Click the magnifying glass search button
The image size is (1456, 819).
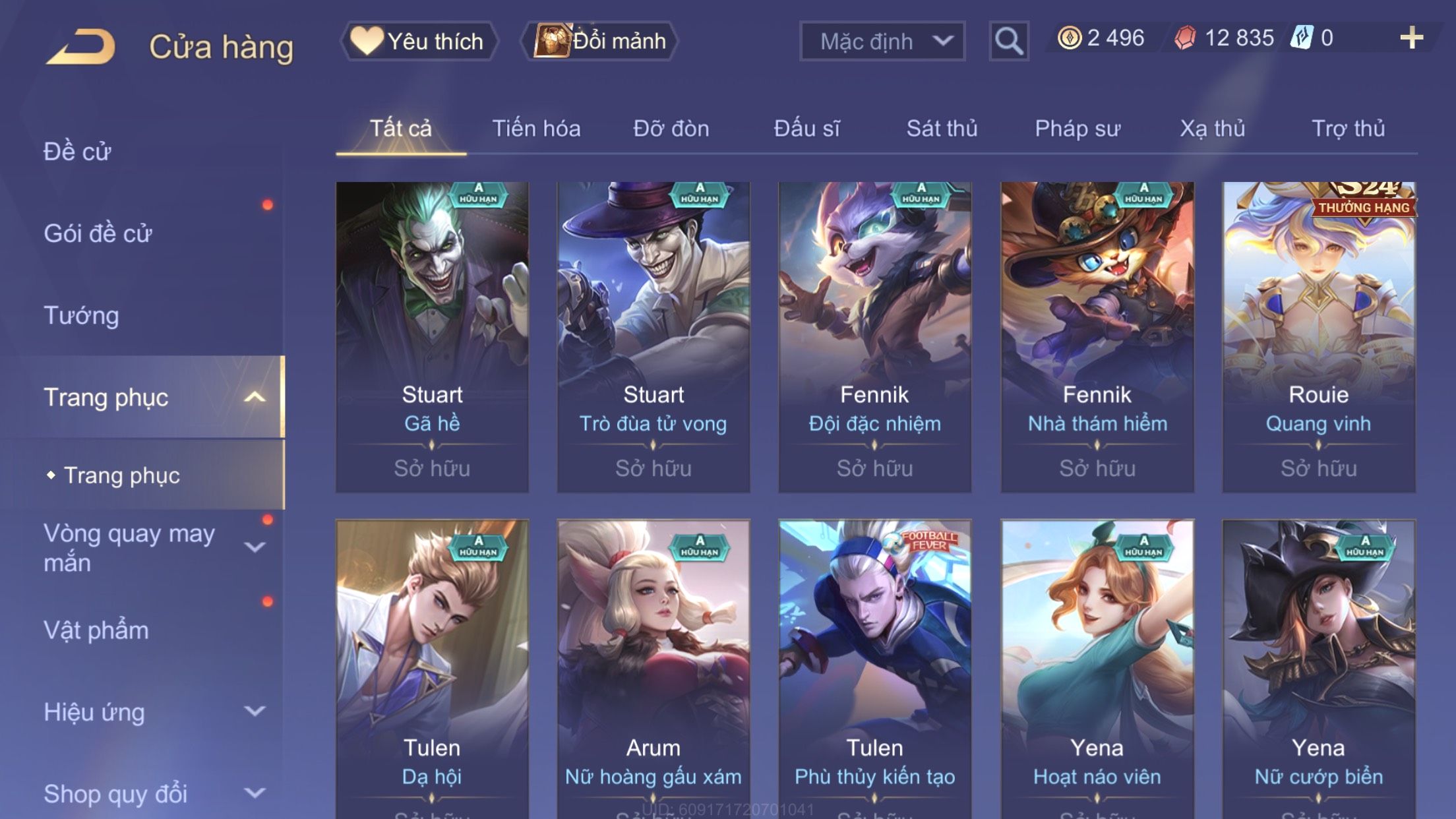pos(1008,42)
